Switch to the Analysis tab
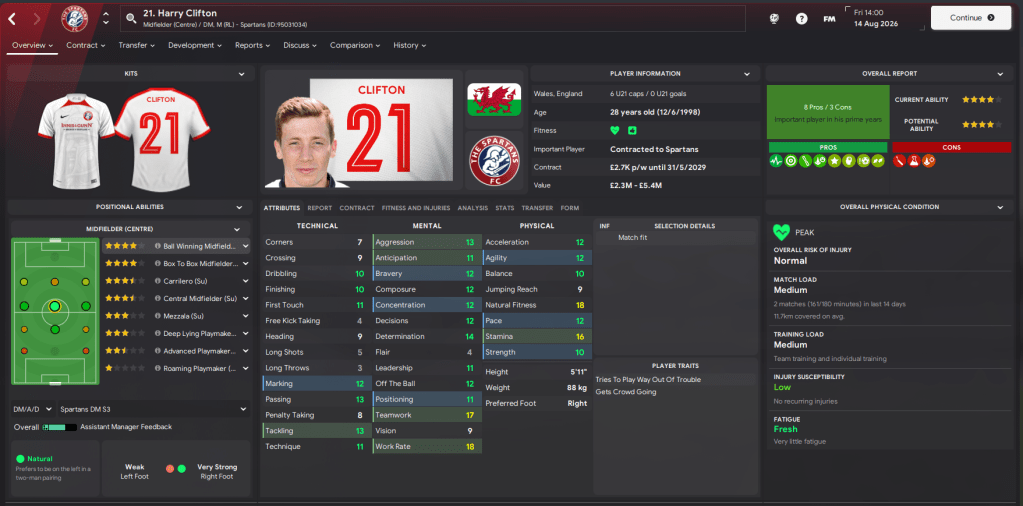This screenshot has width=1023, height=506. 473,208
